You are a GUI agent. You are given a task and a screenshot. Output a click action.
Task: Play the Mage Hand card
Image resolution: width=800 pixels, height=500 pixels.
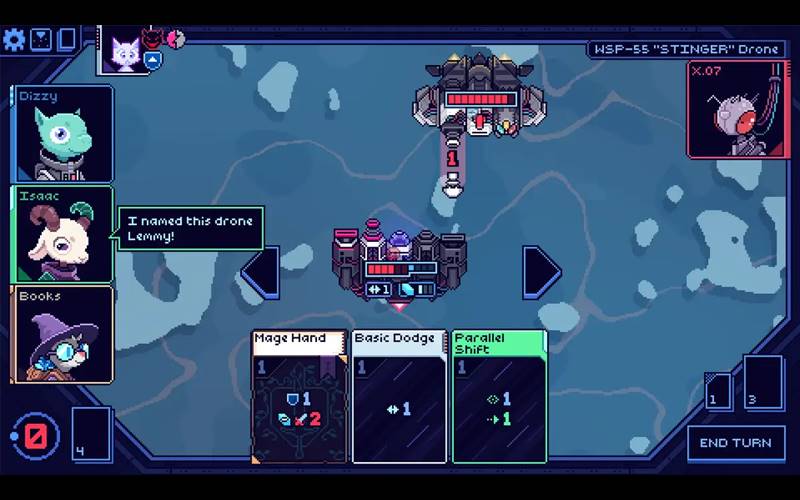pyautogui.click(x=299, y=396)
